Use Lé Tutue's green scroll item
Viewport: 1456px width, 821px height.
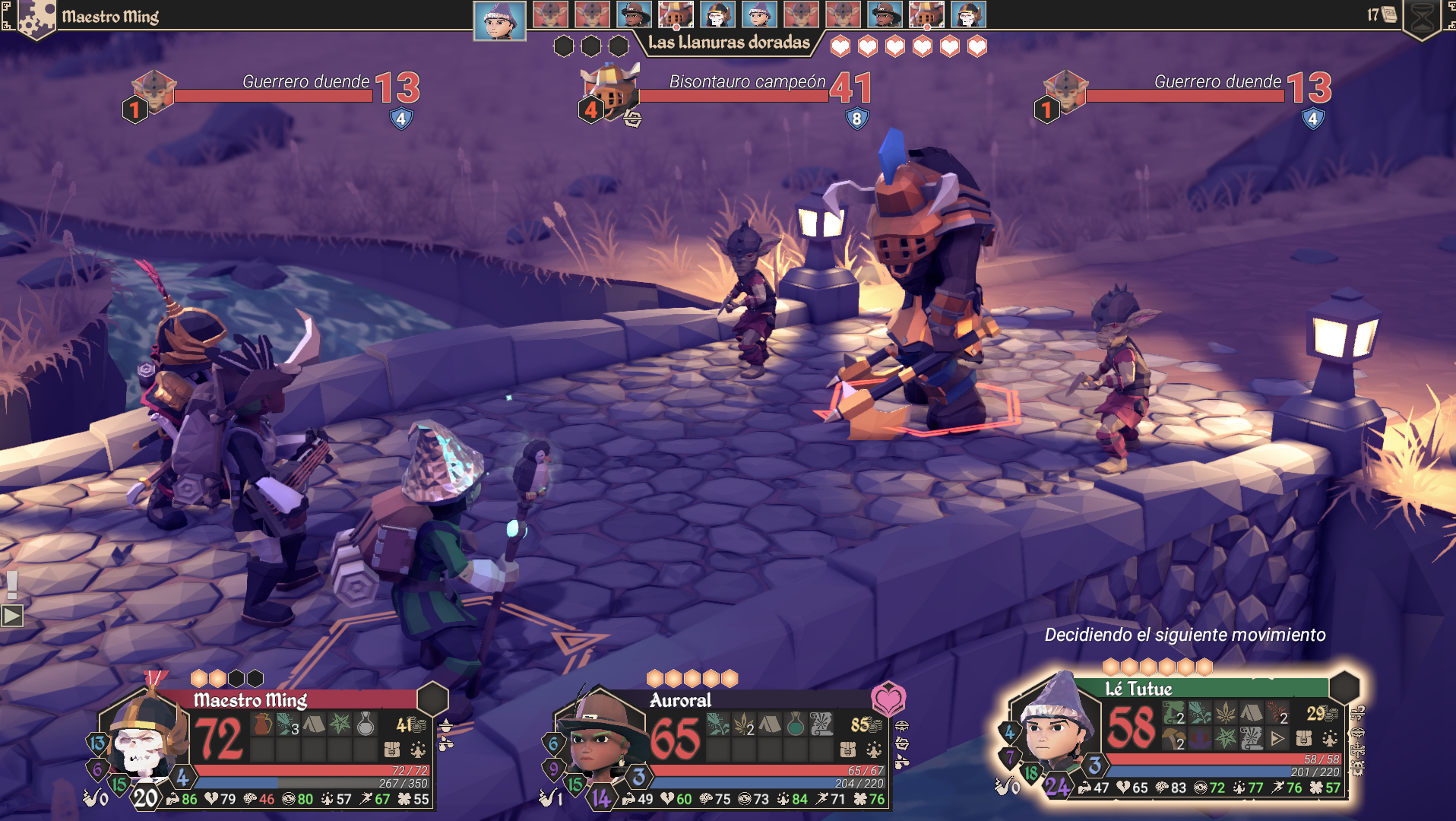click(x=1174, y=713)
